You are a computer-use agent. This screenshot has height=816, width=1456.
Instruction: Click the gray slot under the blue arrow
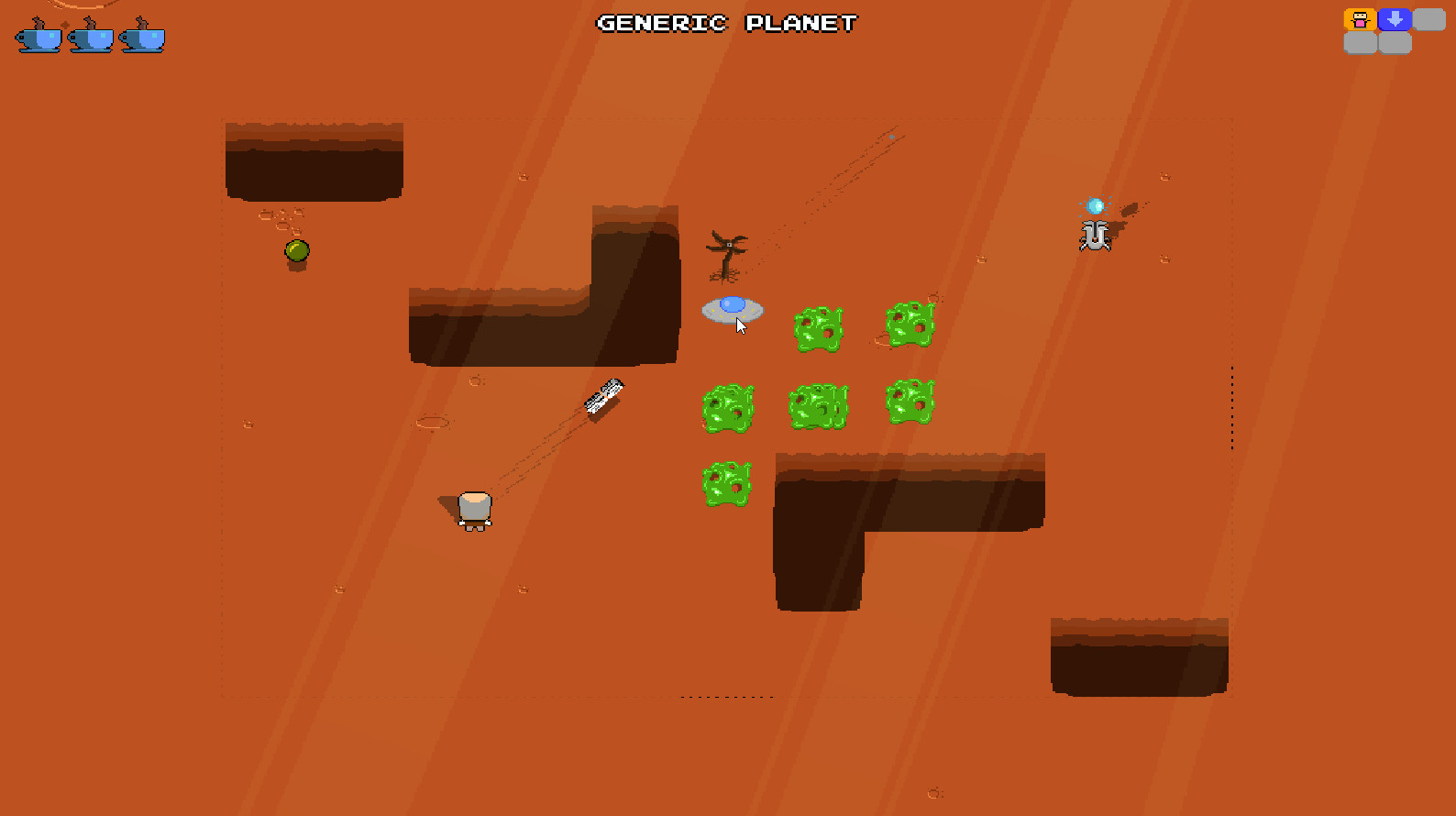(1395, 44)
